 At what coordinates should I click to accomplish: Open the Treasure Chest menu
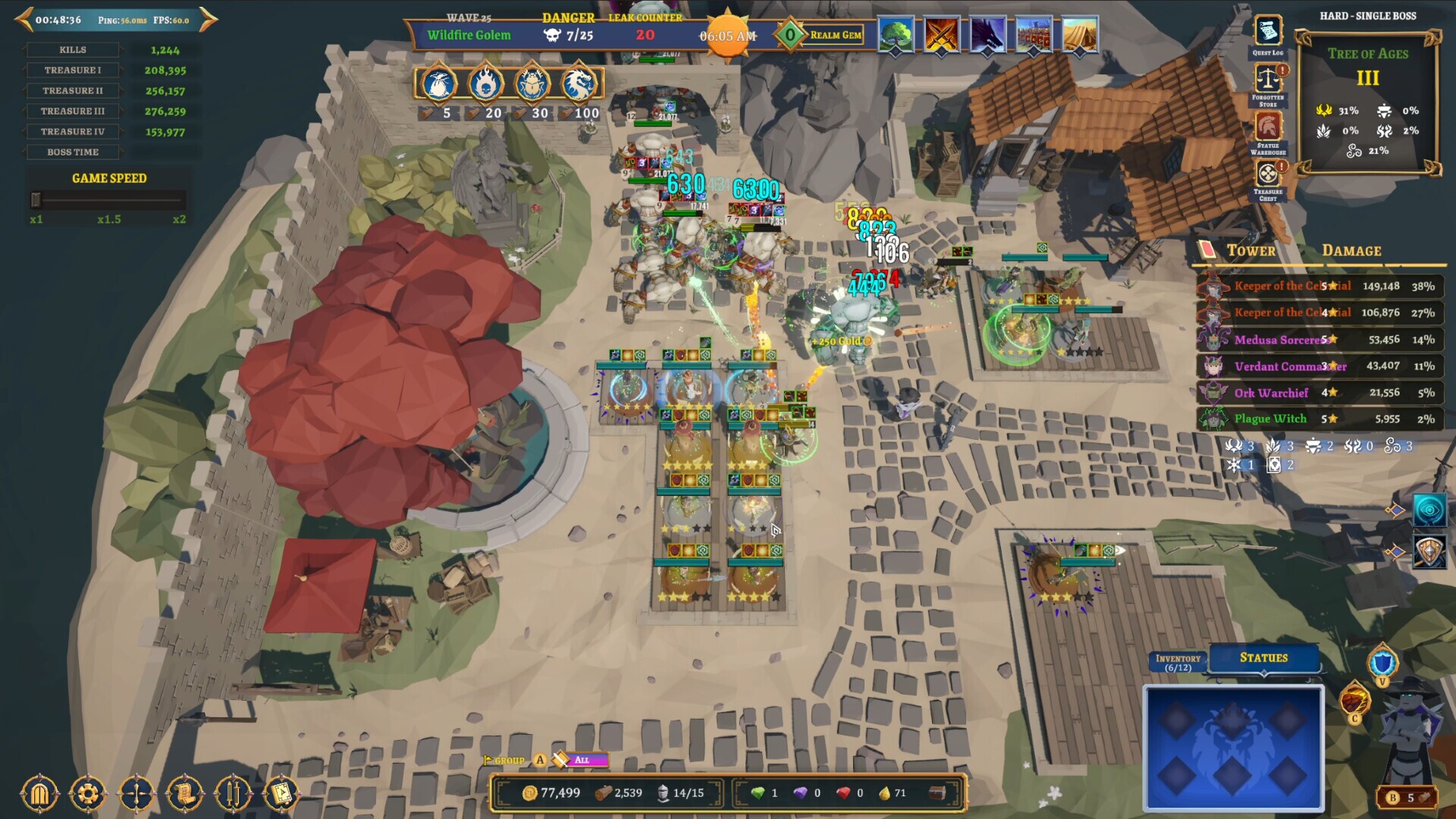(x=1268, y=174)
